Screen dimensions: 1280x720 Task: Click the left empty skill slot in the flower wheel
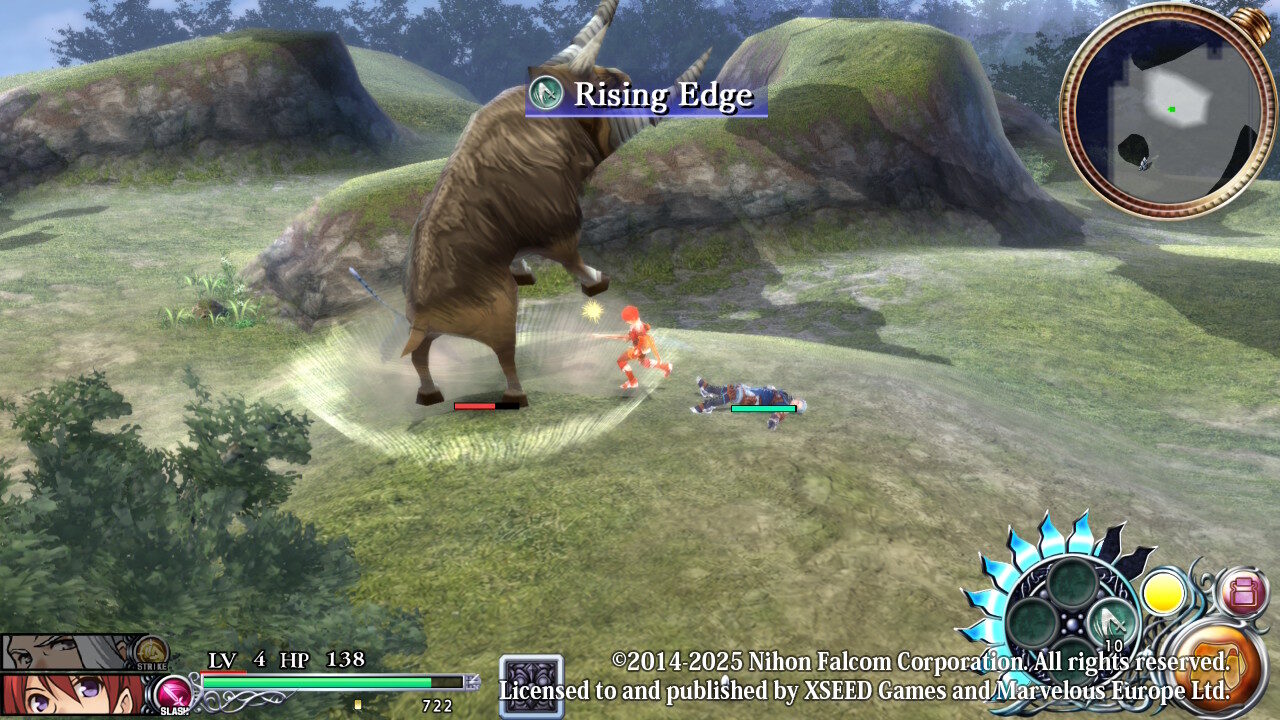pyautogui.click(x=1031, y=624)
